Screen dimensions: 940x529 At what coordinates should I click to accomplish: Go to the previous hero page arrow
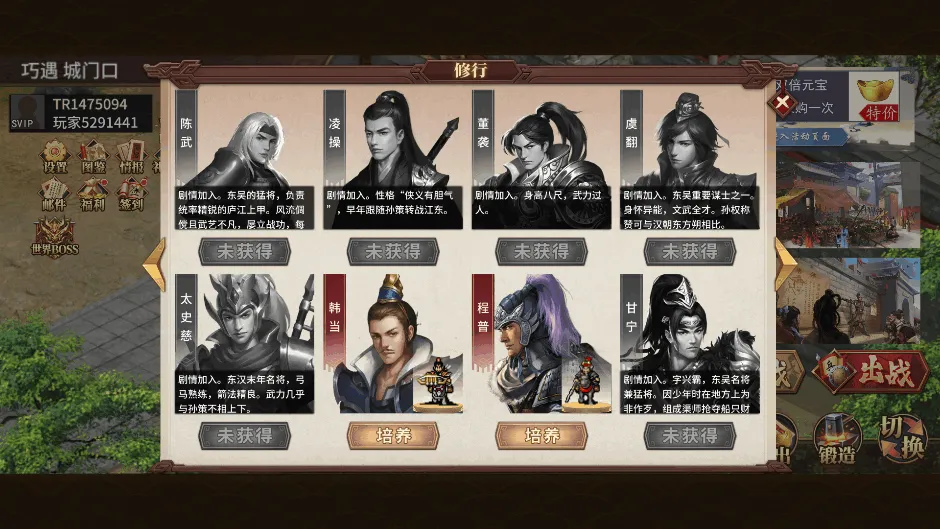coord(154,264)
